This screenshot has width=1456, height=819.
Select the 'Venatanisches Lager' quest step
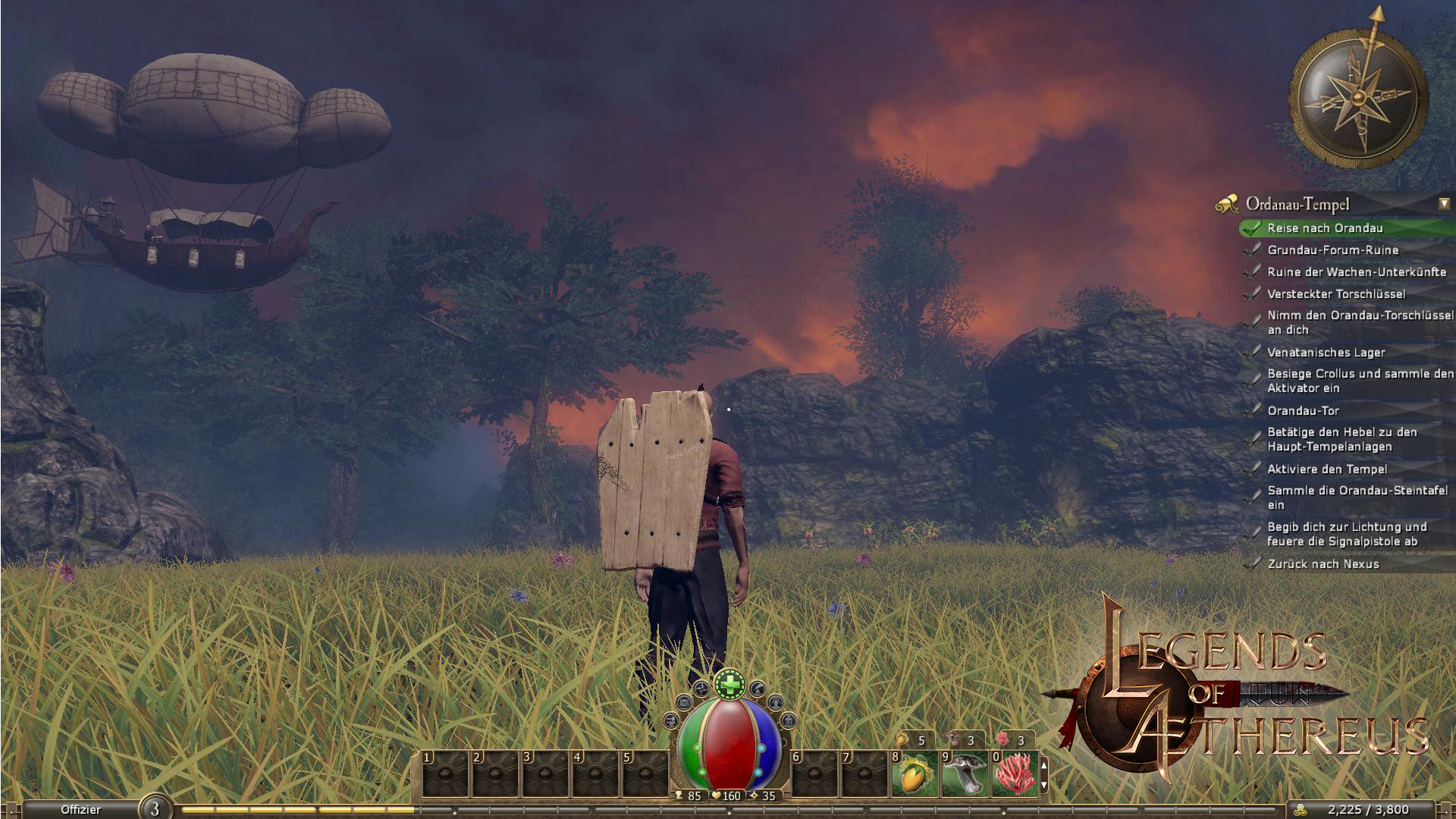click(1326, 353)
